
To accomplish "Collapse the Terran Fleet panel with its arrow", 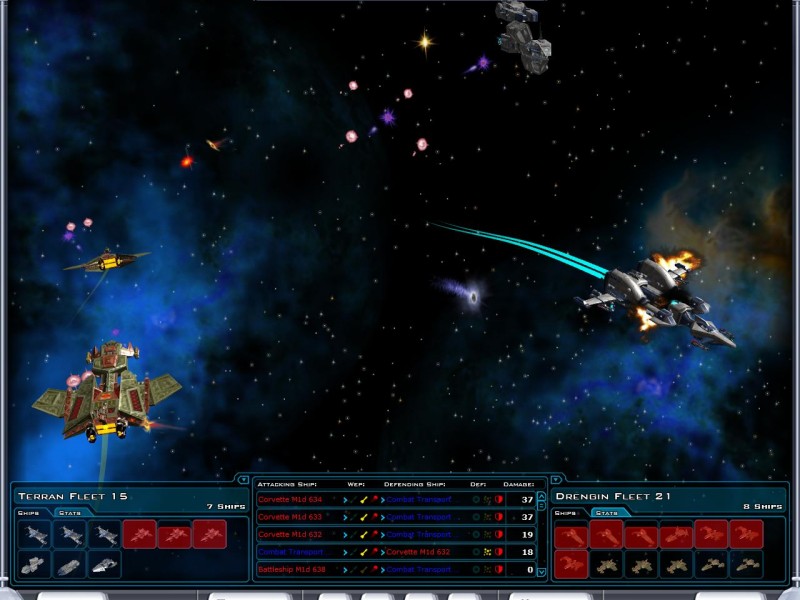I will [243, 480].
